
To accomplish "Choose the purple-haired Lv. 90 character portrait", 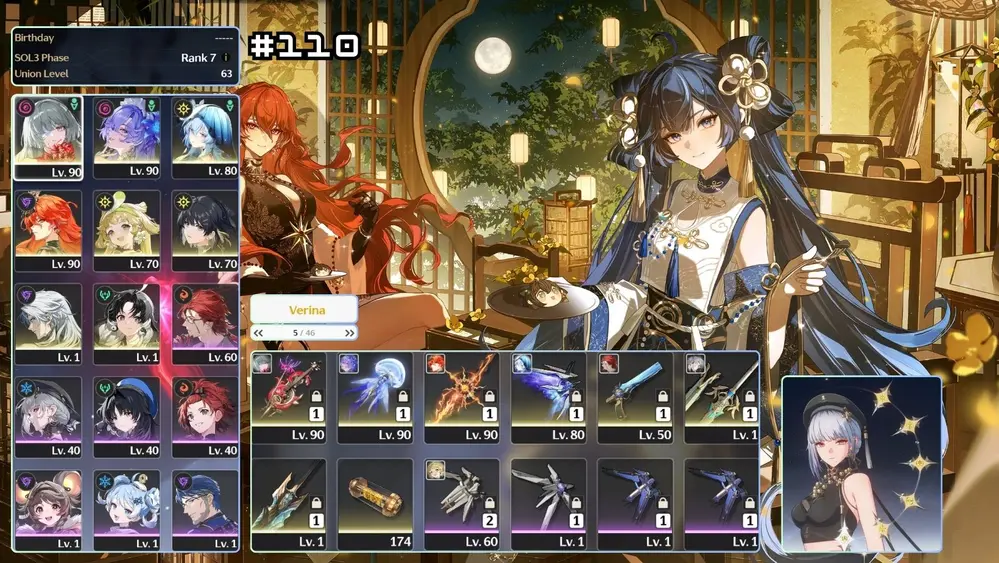I will pyautogui.click(x=127, y=137).
